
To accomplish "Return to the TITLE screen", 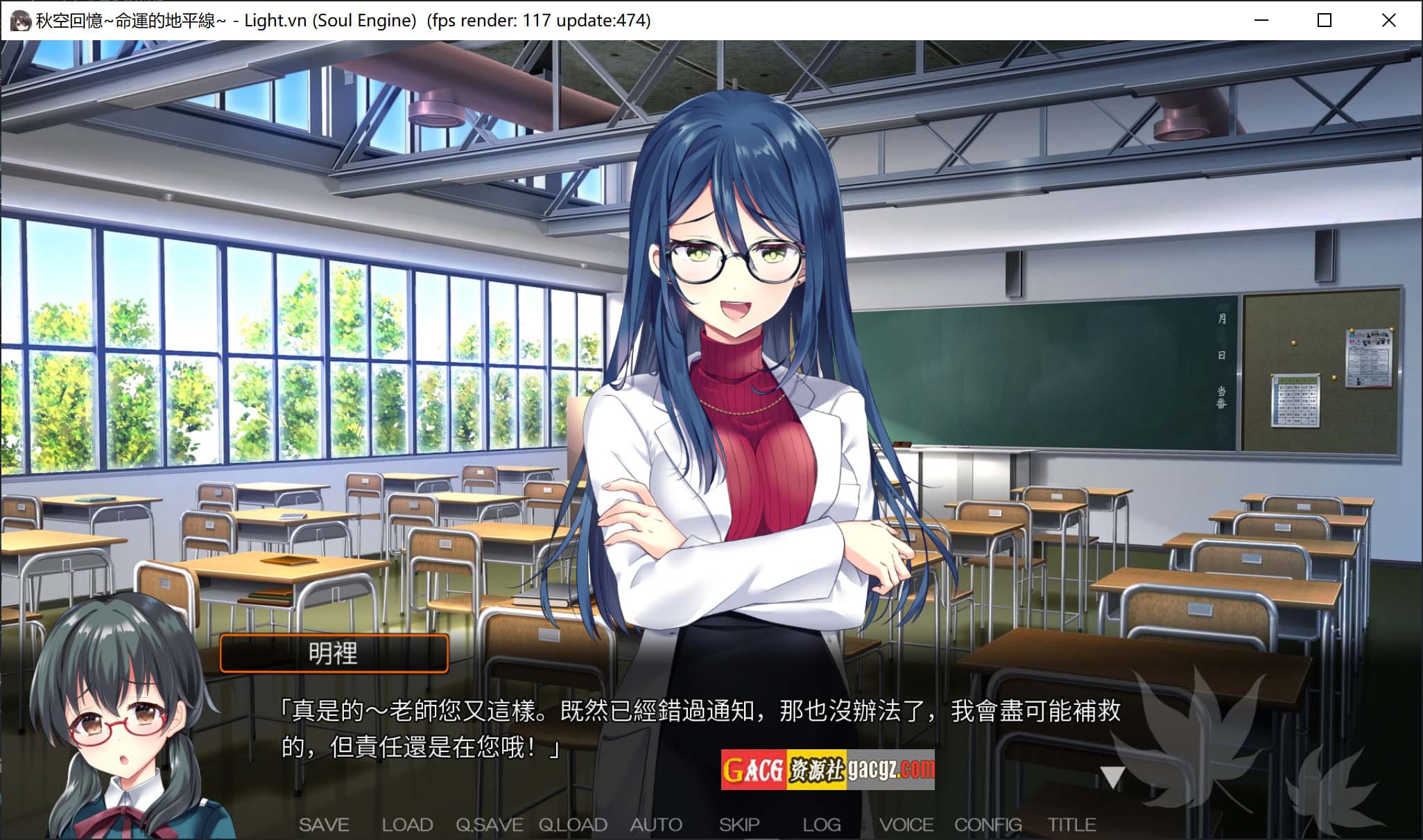I will [x=1071, y=825].
